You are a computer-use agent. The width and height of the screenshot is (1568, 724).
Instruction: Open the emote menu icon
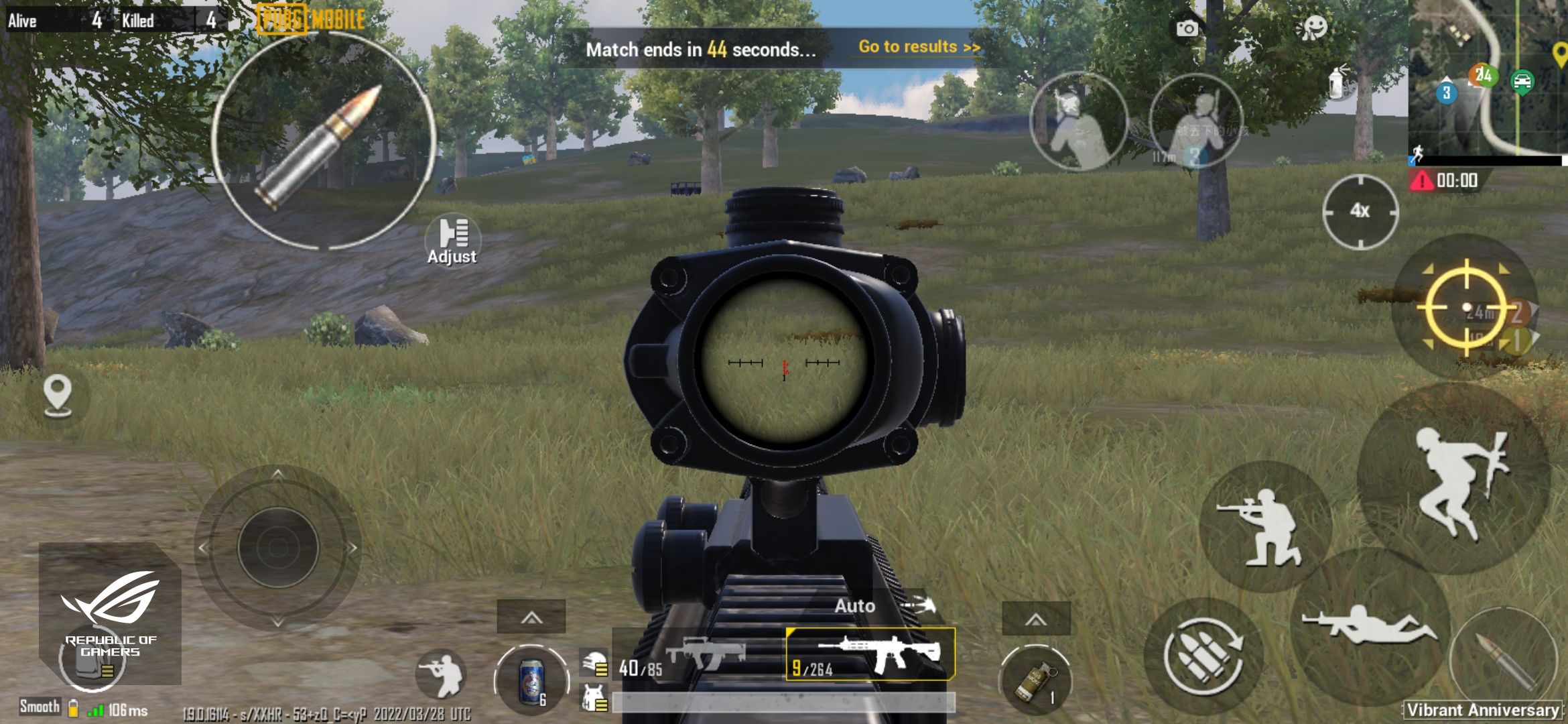click(x=1316, y=28)
